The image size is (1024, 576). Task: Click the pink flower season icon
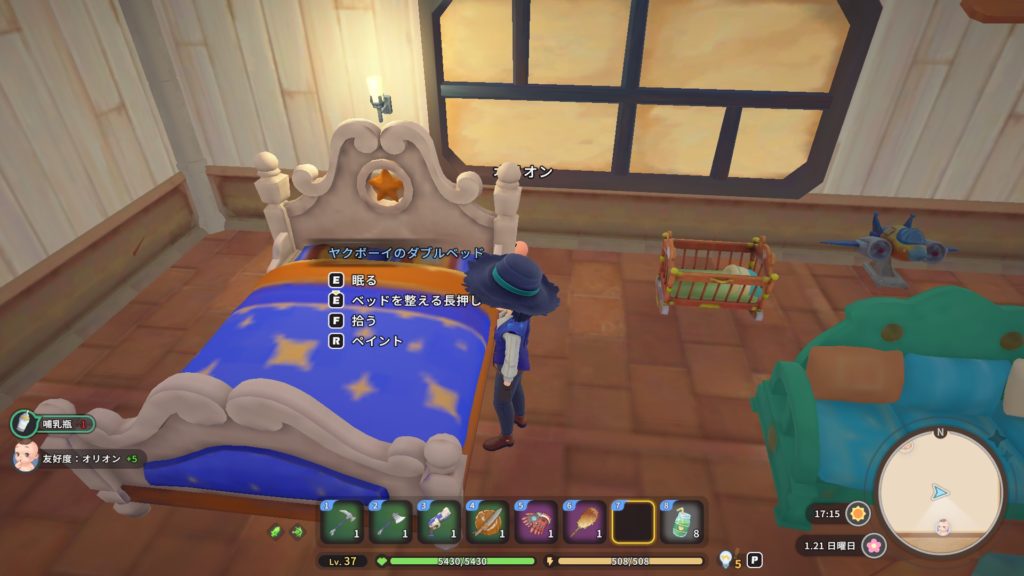[x=874, y=546]
